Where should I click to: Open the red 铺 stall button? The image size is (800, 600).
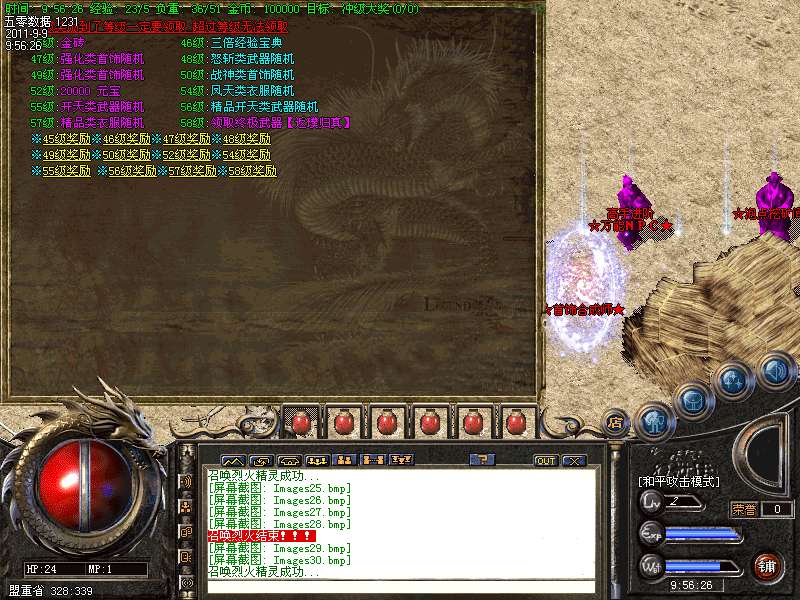768,567
